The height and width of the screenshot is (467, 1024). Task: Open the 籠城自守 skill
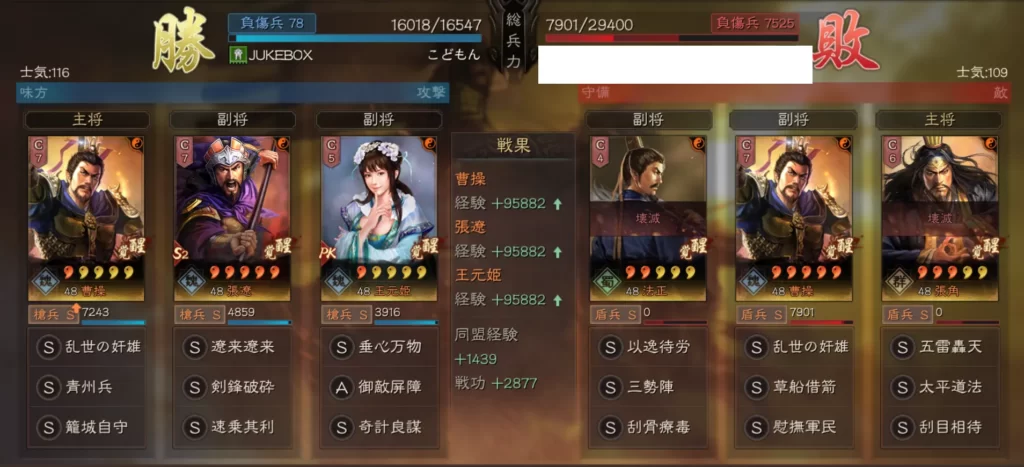(x=85, y=426)
